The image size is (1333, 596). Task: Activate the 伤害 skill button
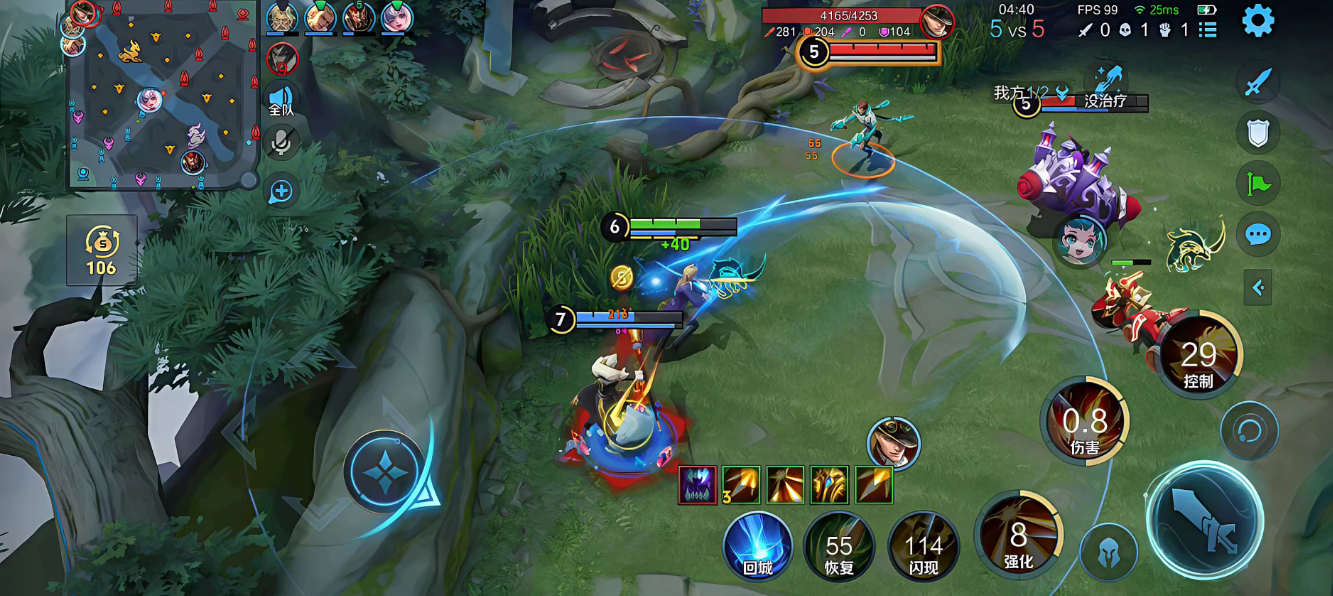(1085, 421)
